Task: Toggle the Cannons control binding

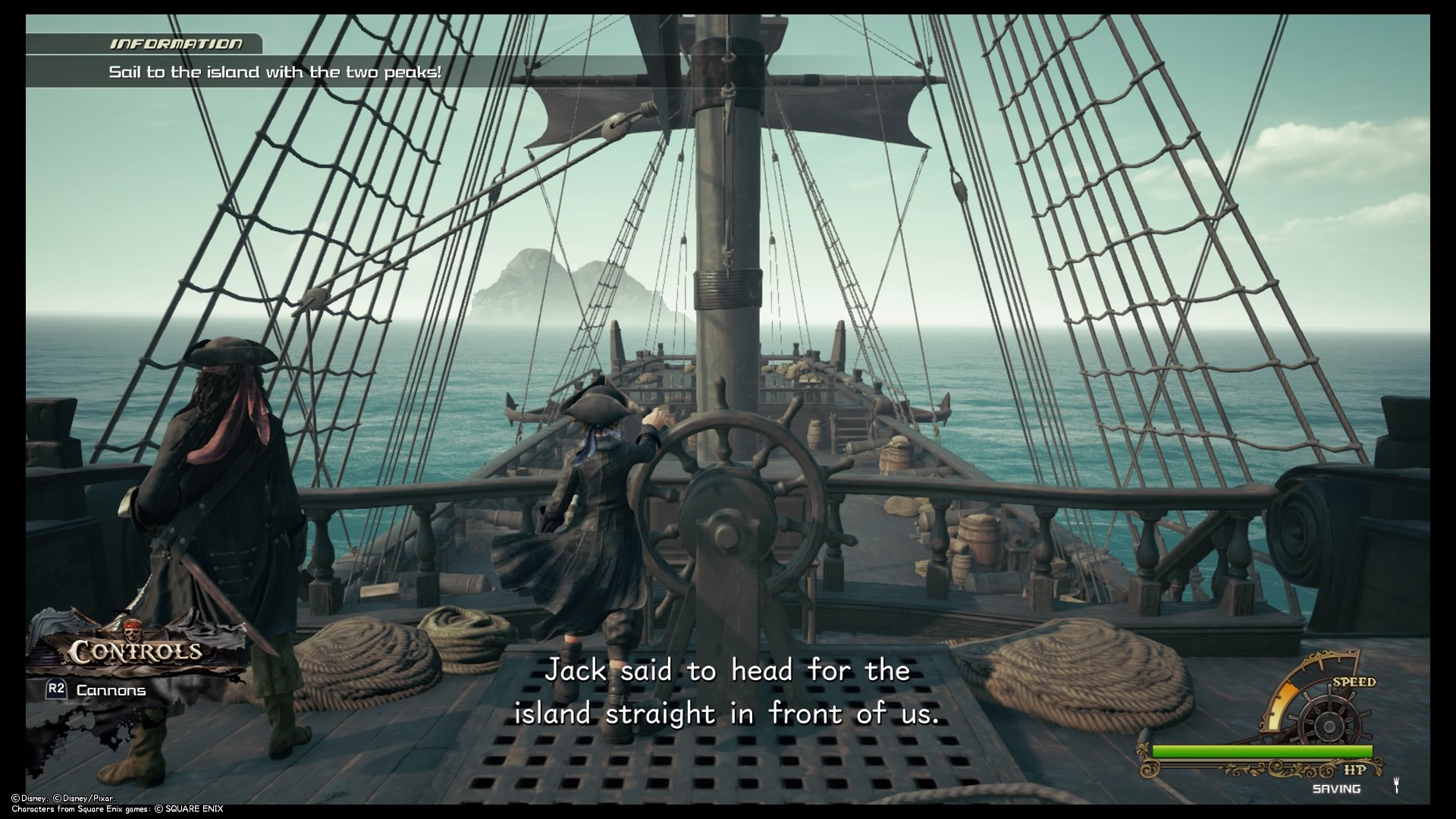Action: (x=111, y=691)
